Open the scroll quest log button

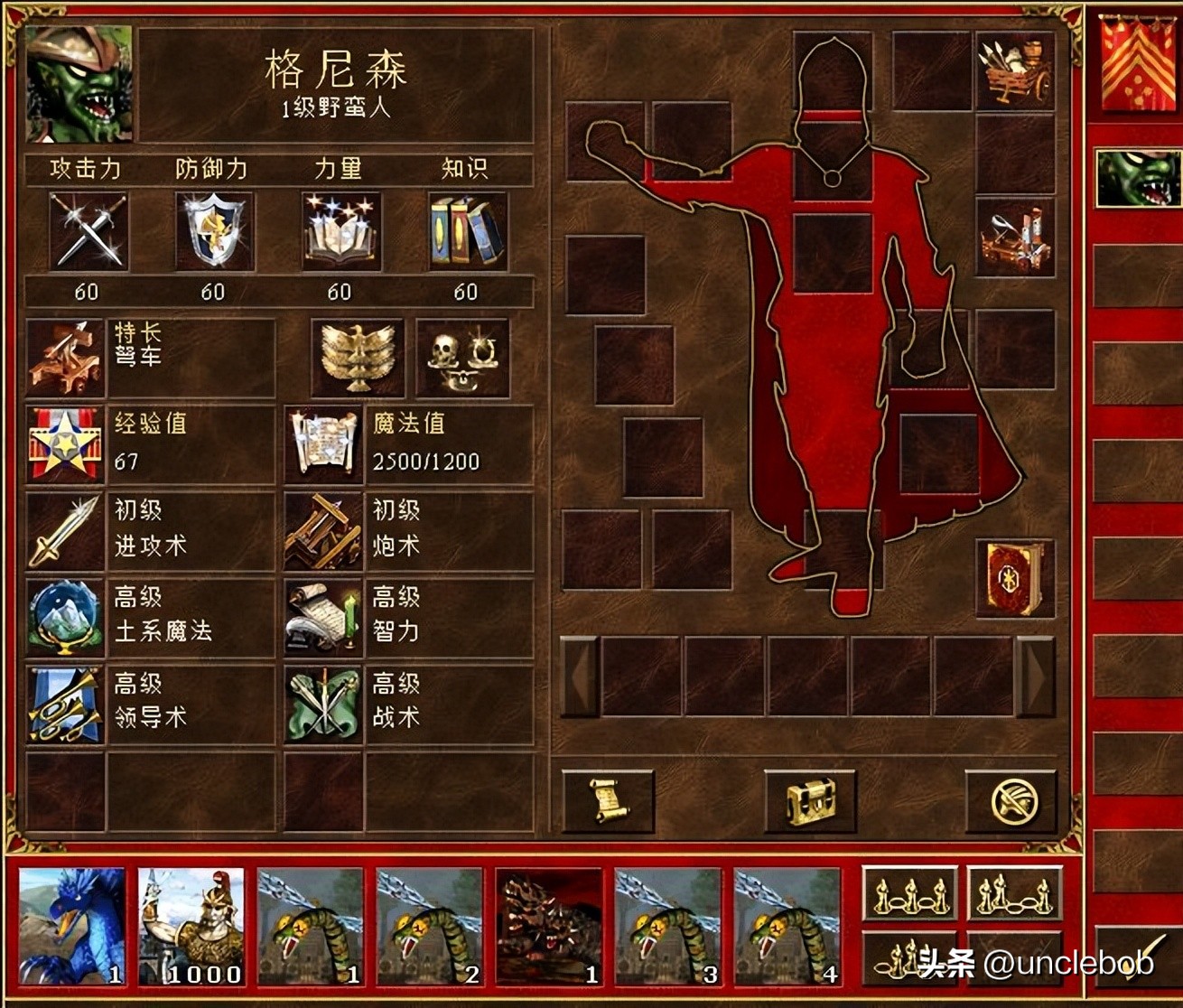[x=608, y=801]
